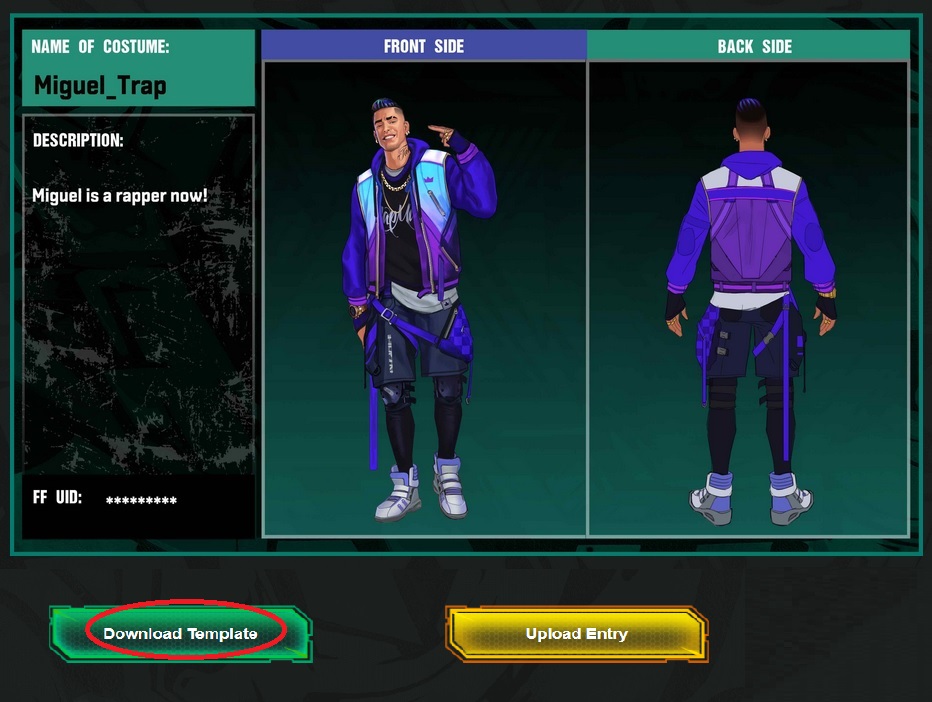932x702 pixels.
Task: Click the Download Template button
Action: coord(181,633)
